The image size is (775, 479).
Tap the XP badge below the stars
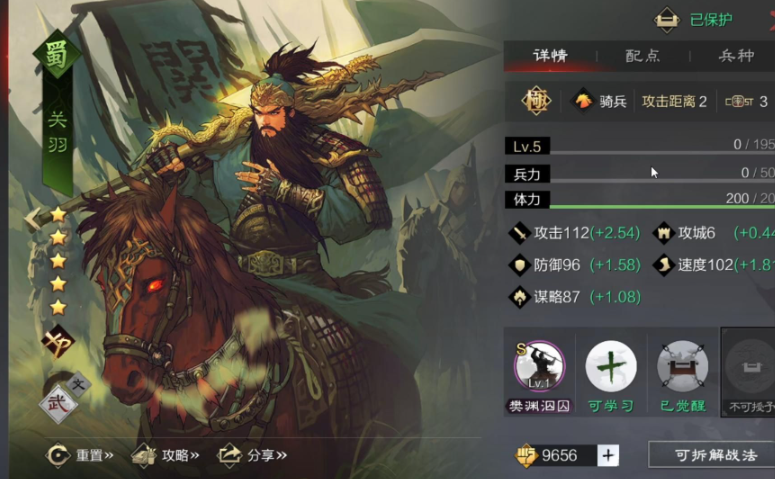[57, 342]
